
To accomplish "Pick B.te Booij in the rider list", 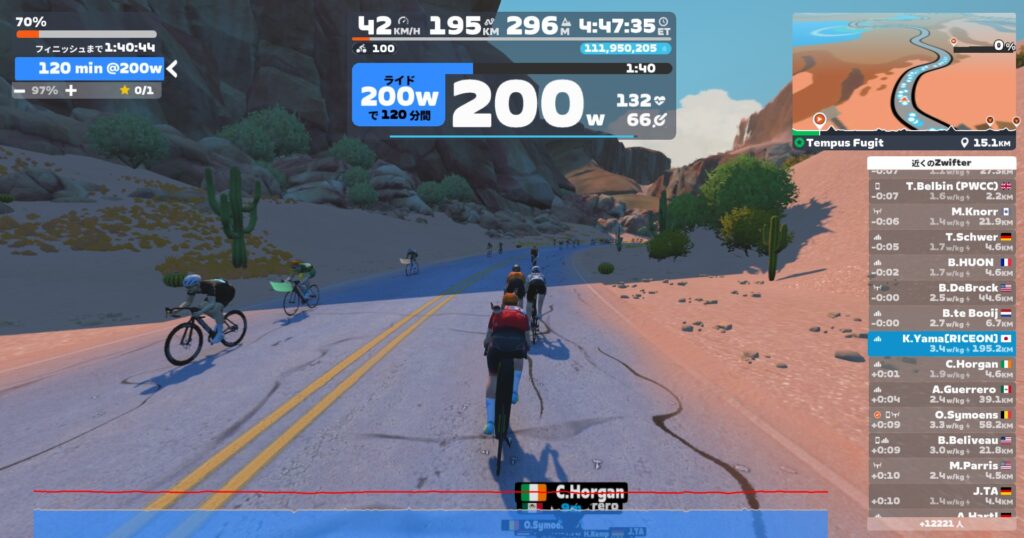I will tap(941, 318).
